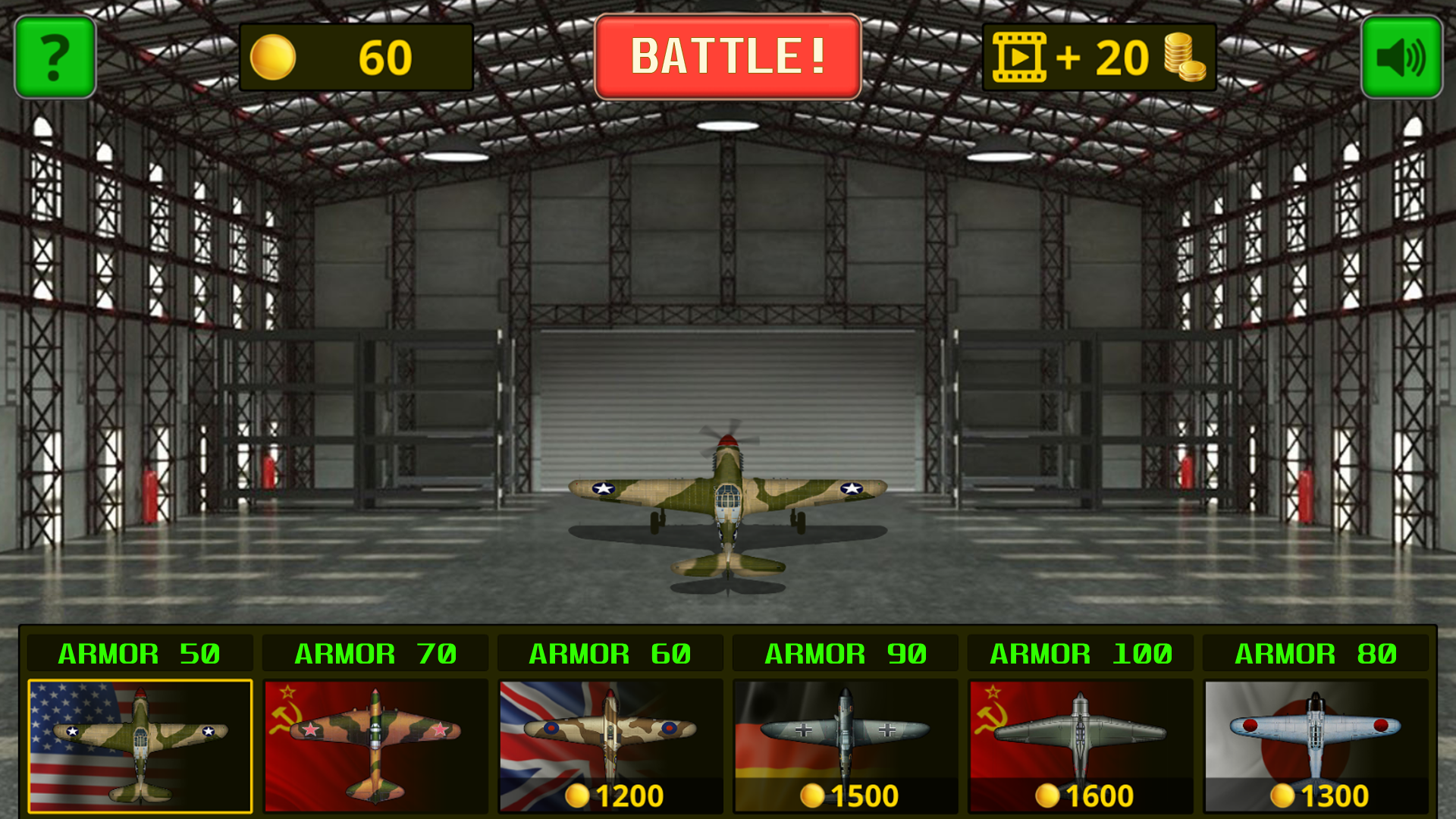The width and height of the screenshot is (1456, 819).
Task: Open the help screen via question mark icon
Action: 54,55
